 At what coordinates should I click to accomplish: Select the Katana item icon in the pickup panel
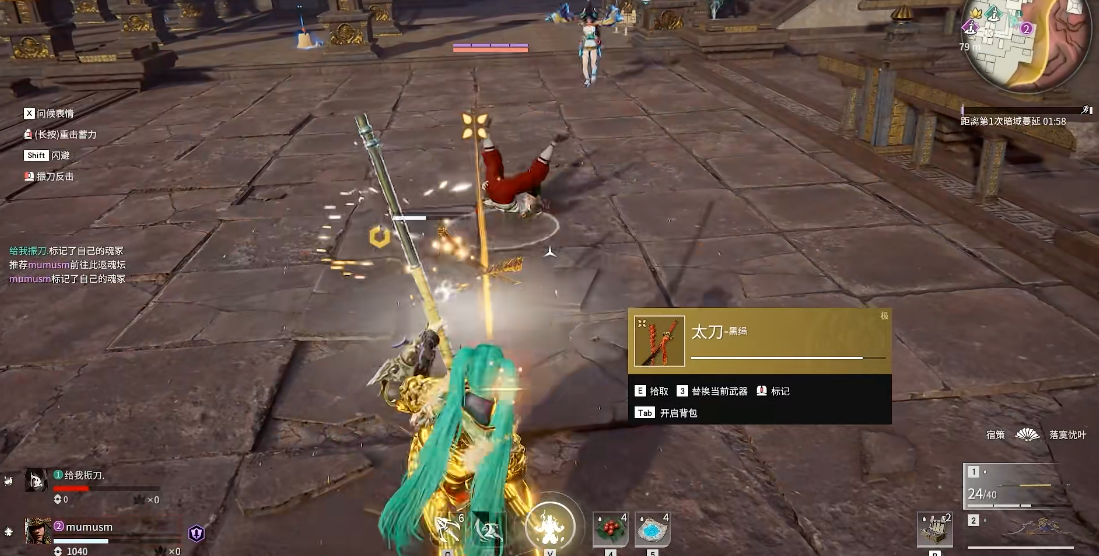pos(660,342)
